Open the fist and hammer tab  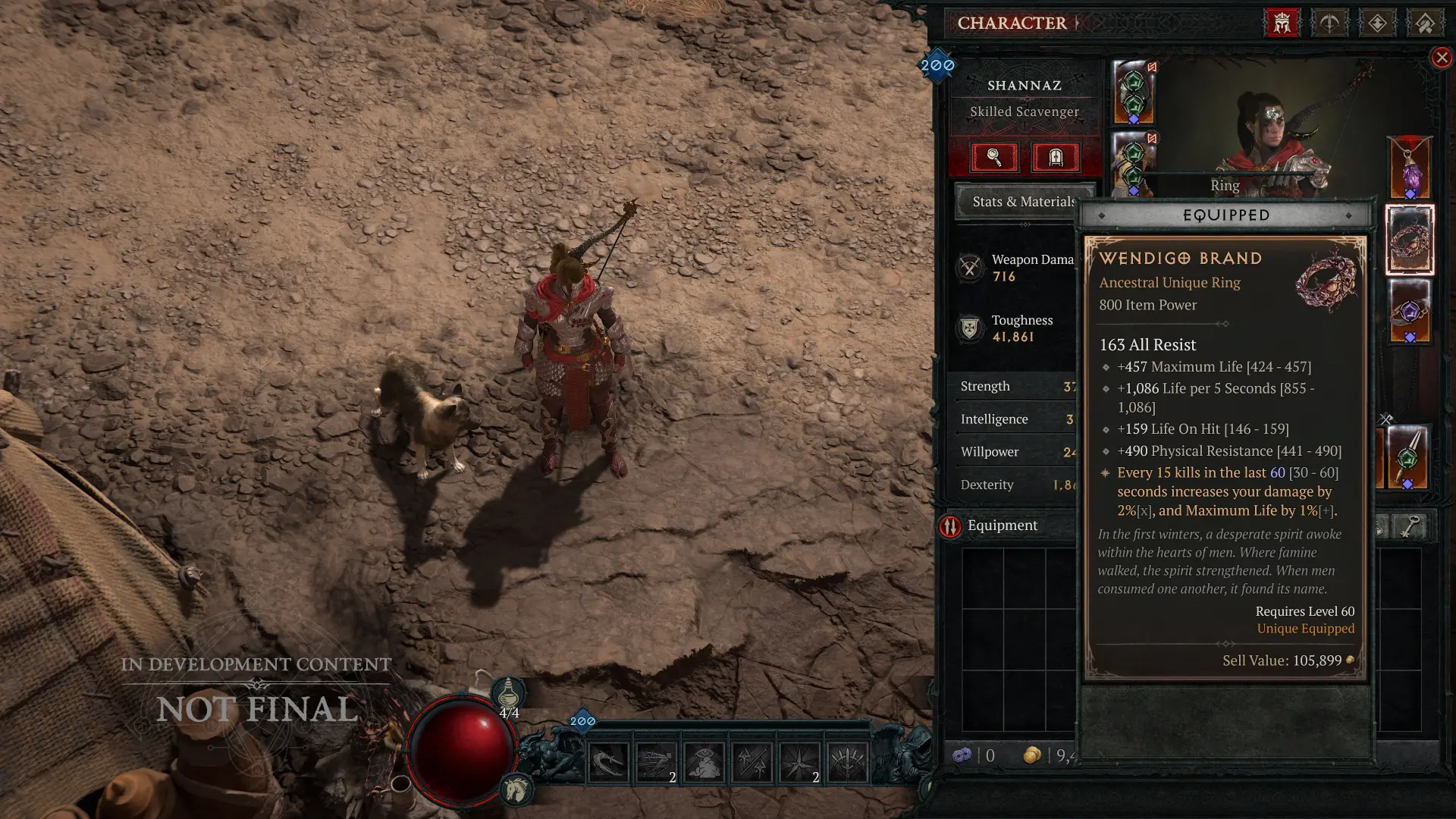click(x=1425, y=23)
